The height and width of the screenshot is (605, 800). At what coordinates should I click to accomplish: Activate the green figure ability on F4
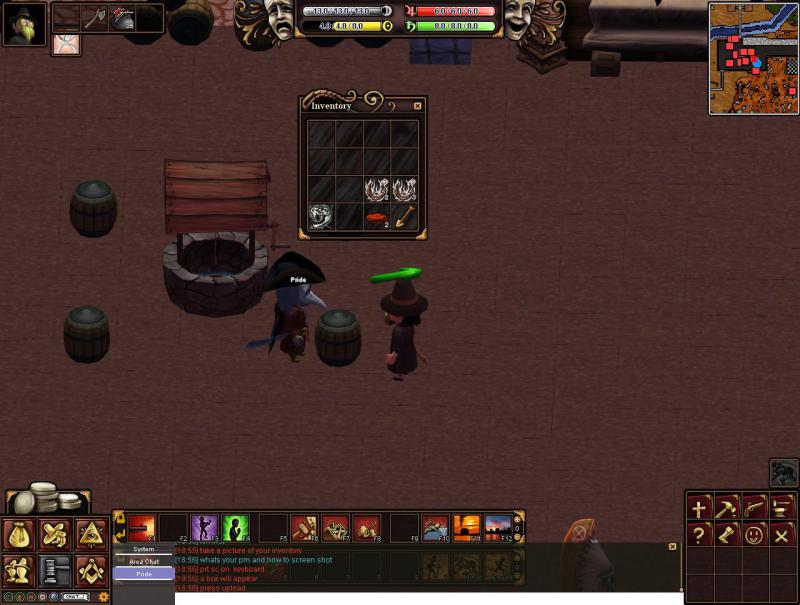pos(236,527)
